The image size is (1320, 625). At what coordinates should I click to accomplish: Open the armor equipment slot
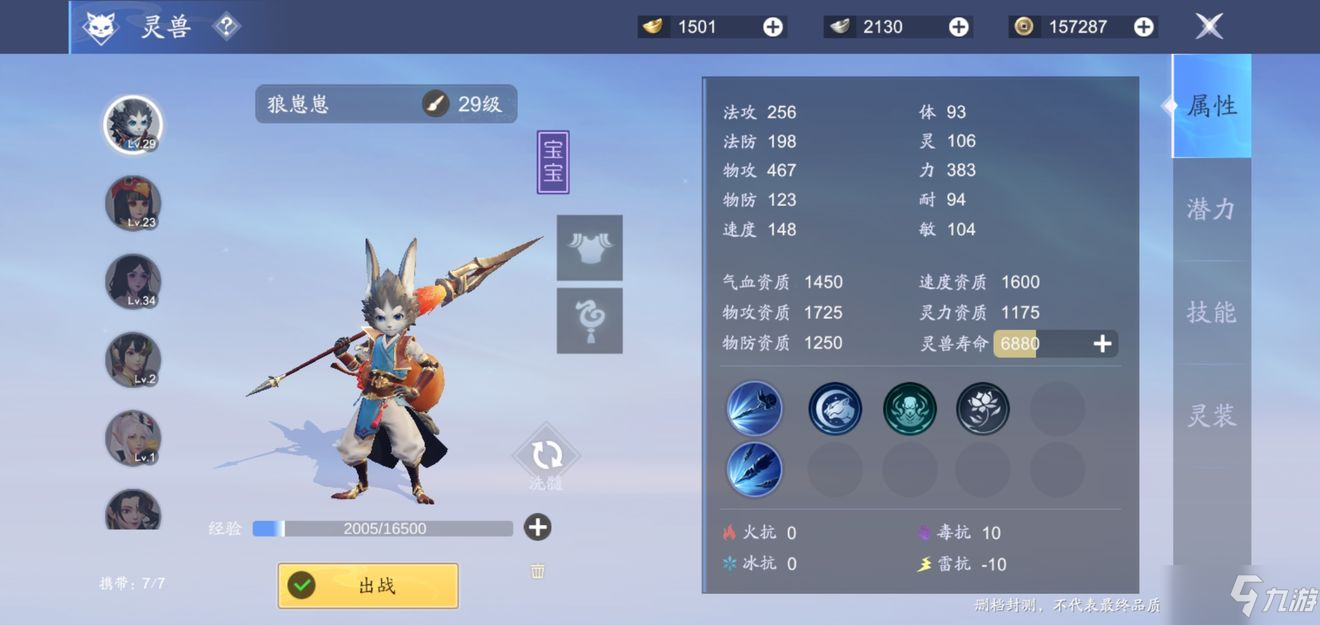pos(589,247)
